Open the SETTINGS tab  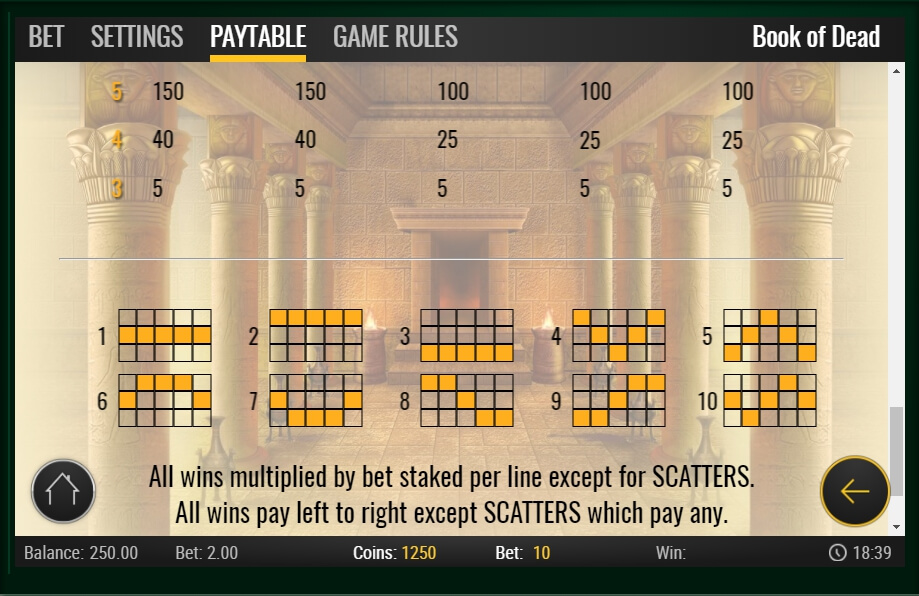[137, 38]
